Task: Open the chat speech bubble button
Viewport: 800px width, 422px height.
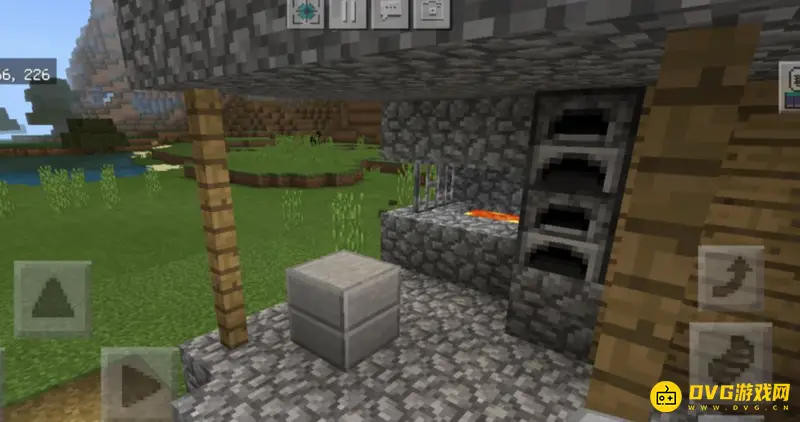Action: click(x=389, y=12)
